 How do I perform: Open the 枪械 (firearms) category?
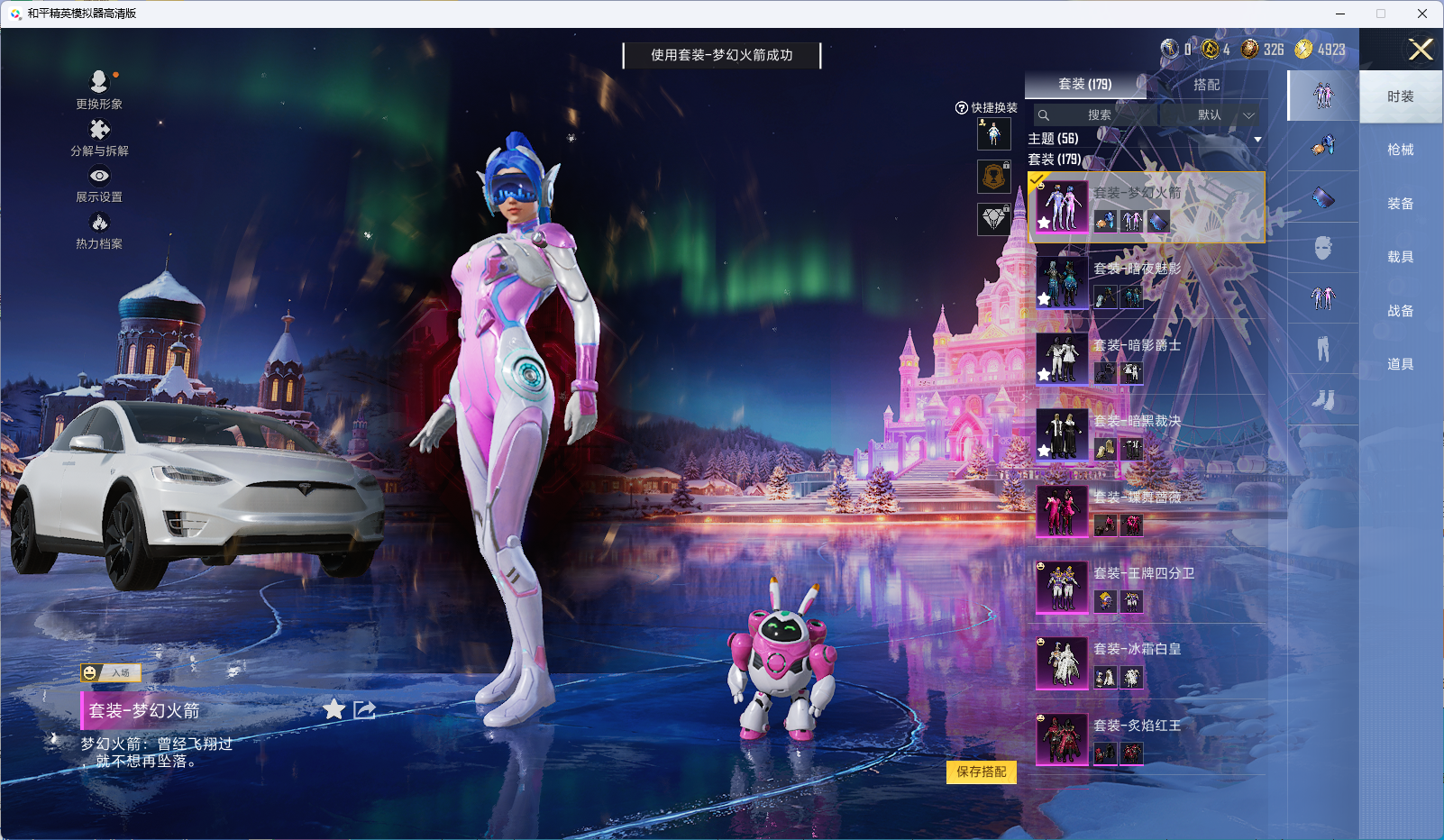1400,150
